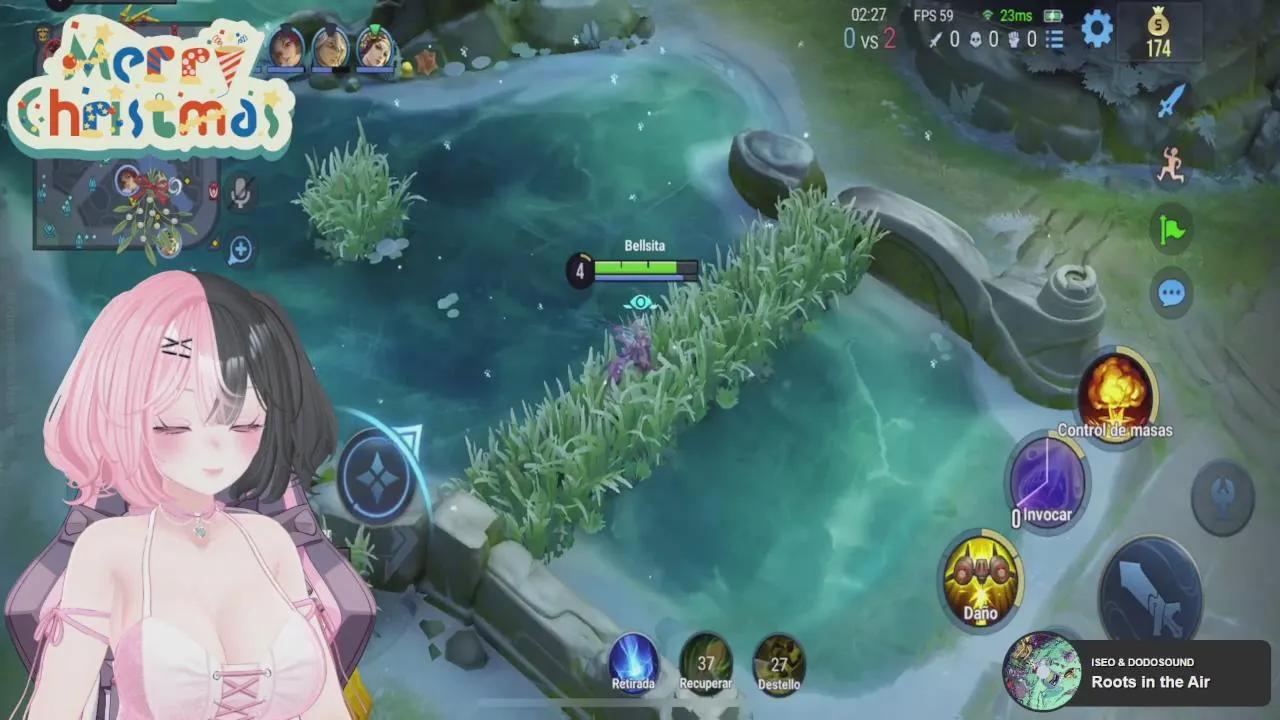This screenshot has height=720, width=1280.
Task: Open the in-game settings gear
Action: (x=1098, y=31)
